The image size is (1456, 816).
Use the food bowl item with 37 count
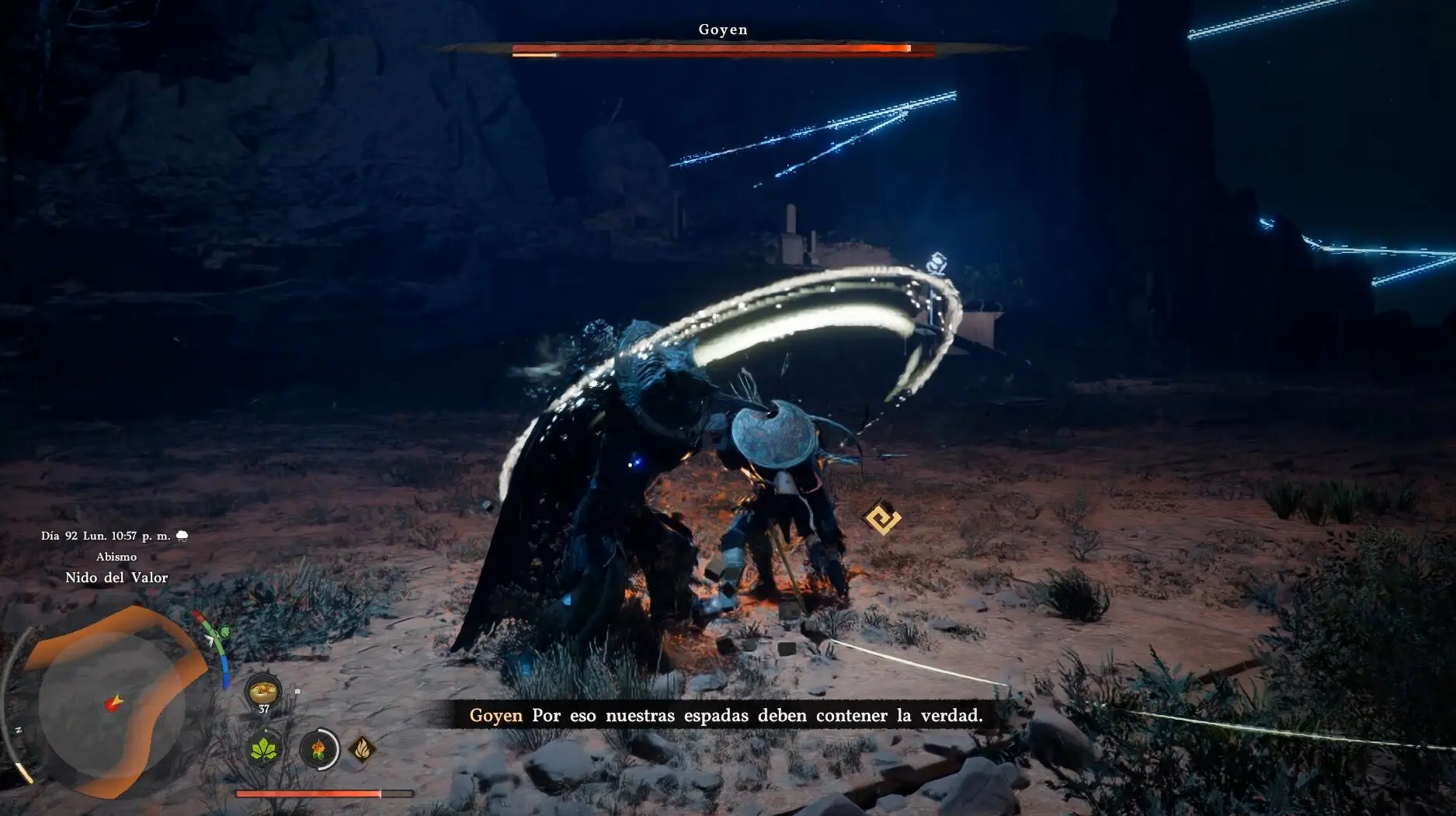point(263,689)
